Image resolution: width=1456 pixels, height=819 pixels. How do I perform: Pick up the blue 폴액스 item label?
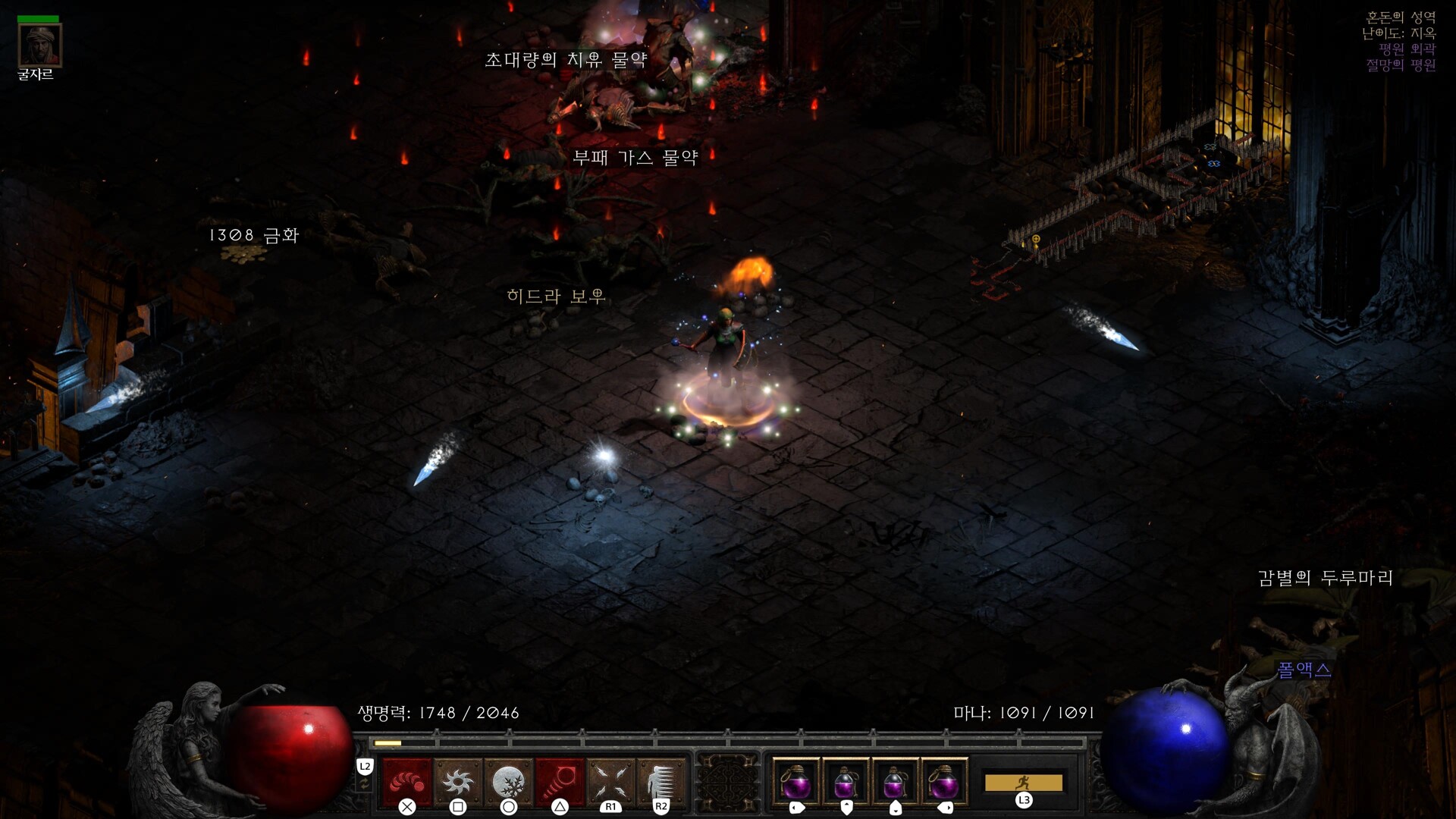coord(1304,670)
